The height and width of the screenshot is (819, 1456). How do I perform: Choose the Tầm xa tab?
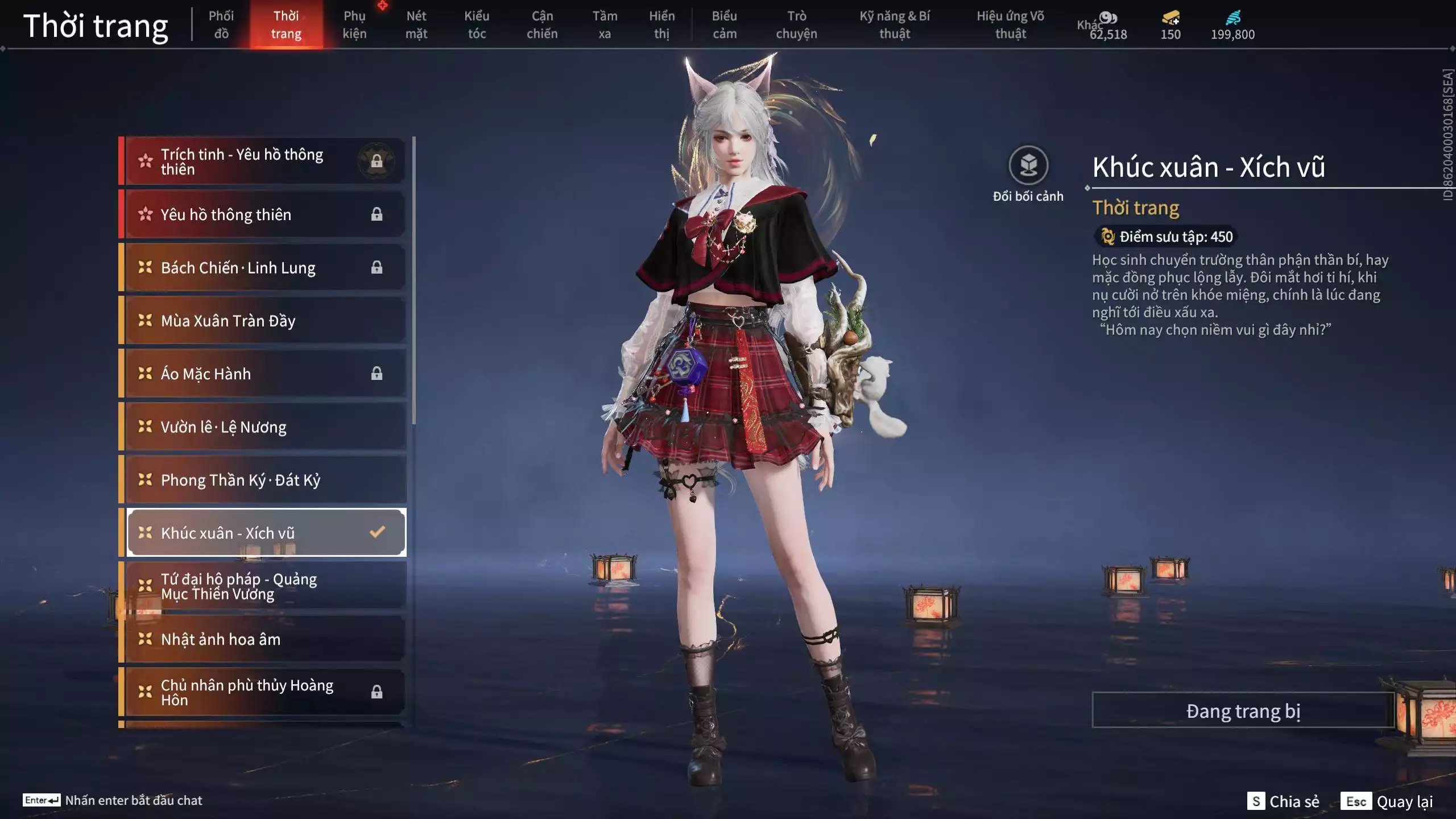tap(605, 24)
